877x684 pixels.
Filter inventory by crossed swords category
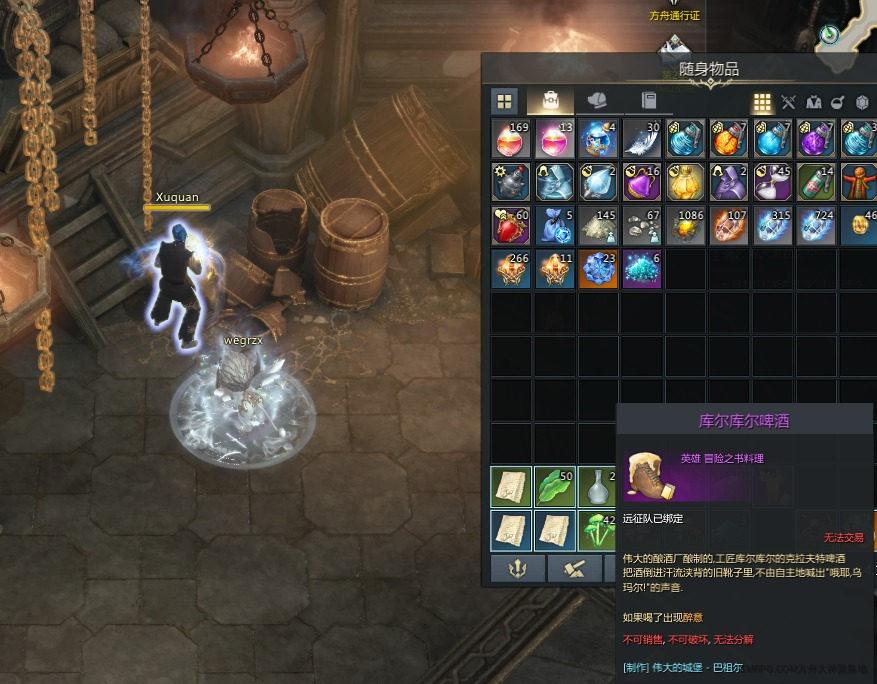tap(788, 102)
